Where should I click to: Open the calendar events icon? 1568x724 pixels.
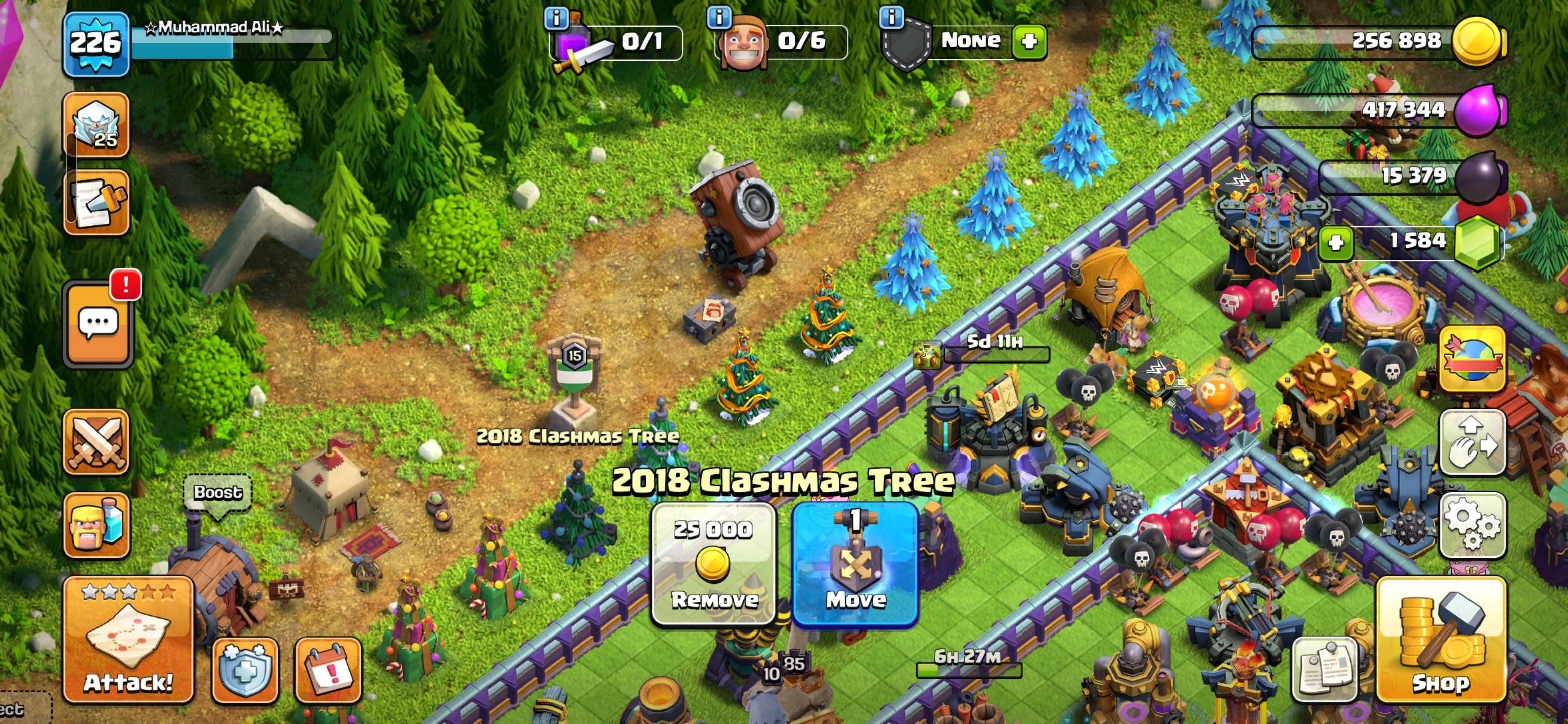click(328, 670)
